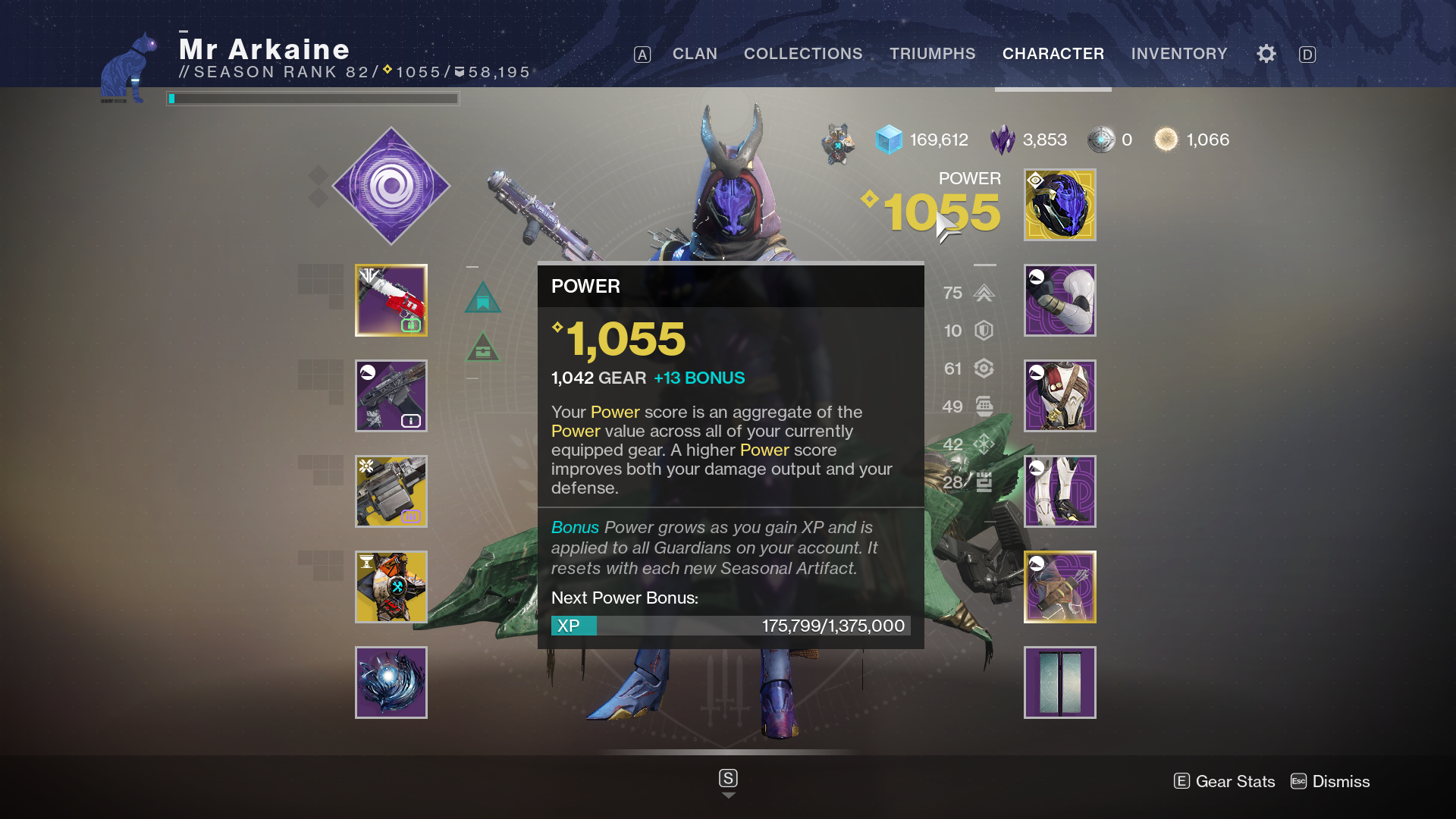Open the settings gear icon
This screenshot has width=1456, height=819.
click(x=1265, y=54)
